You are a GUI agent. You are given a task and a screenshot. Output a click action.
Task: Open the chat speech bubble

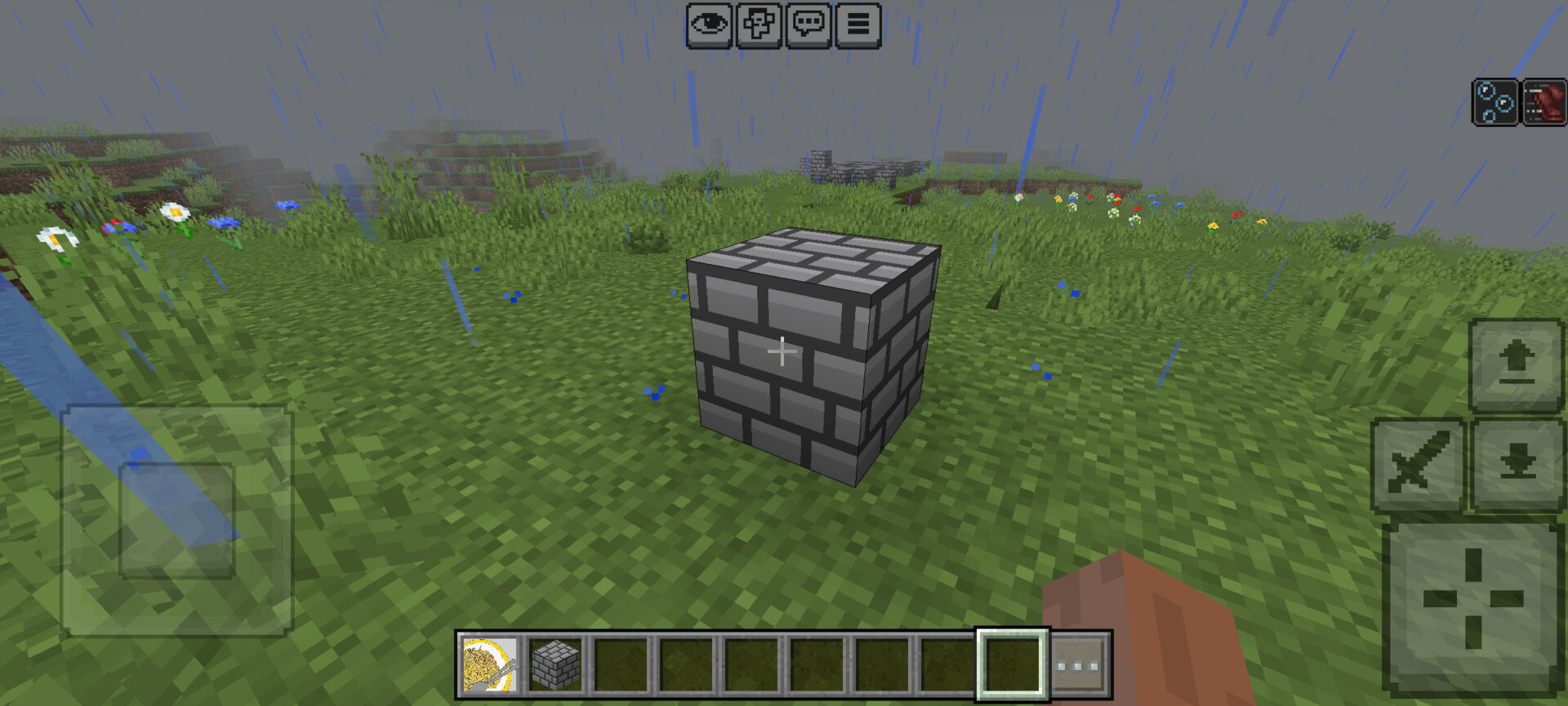pos(808,25)
